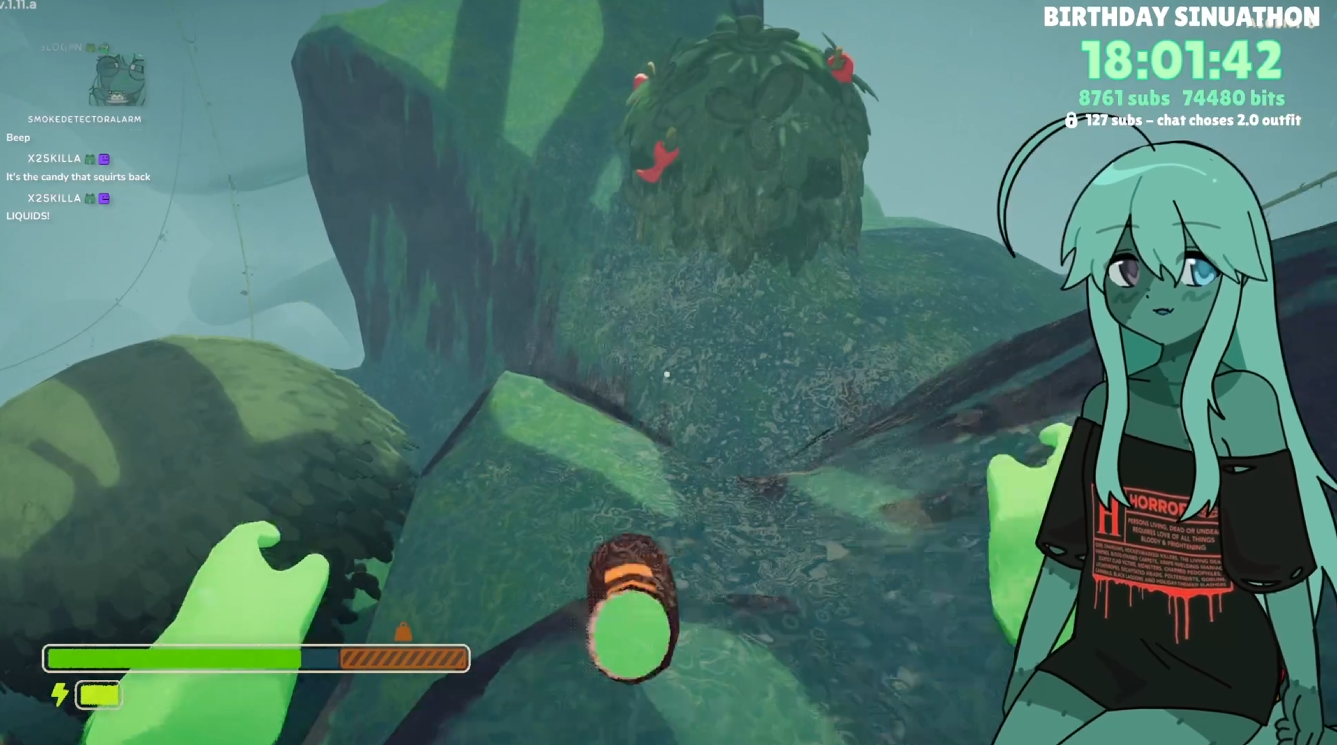Open the SMOKEDETECTORALARM chat username
The image size is (1337, 745).
tap(85, 119)
